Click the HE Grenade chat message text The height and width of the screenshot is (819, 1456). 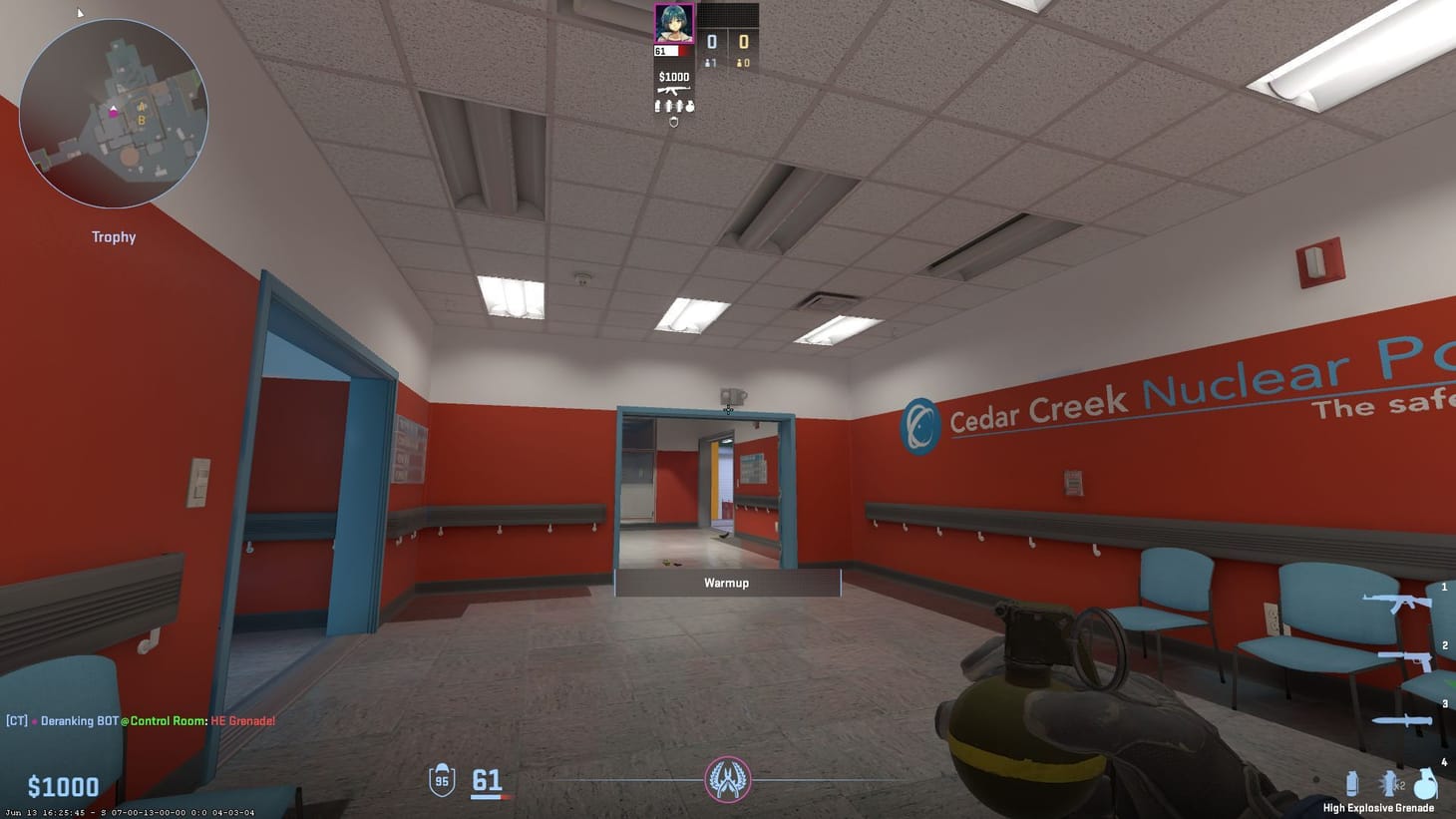pos(242,720)
